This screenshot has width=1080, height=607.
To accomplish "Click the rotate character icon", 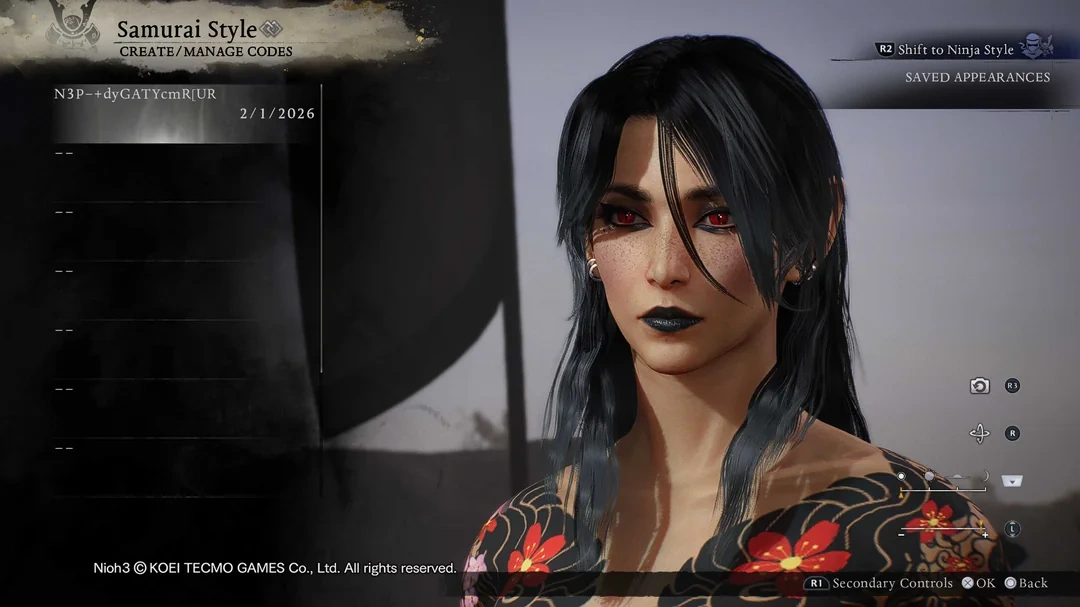I will (980, 433).
